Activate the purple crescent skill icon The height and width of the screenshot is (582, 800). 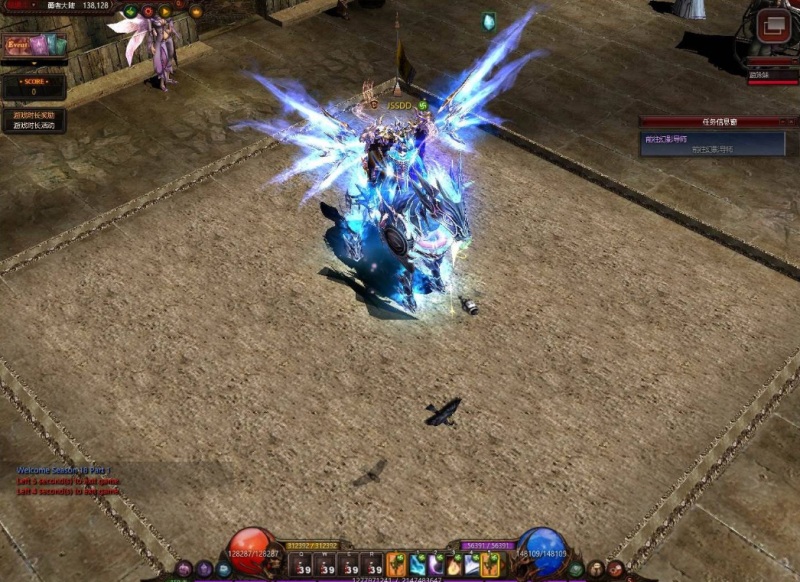point(436,565)
